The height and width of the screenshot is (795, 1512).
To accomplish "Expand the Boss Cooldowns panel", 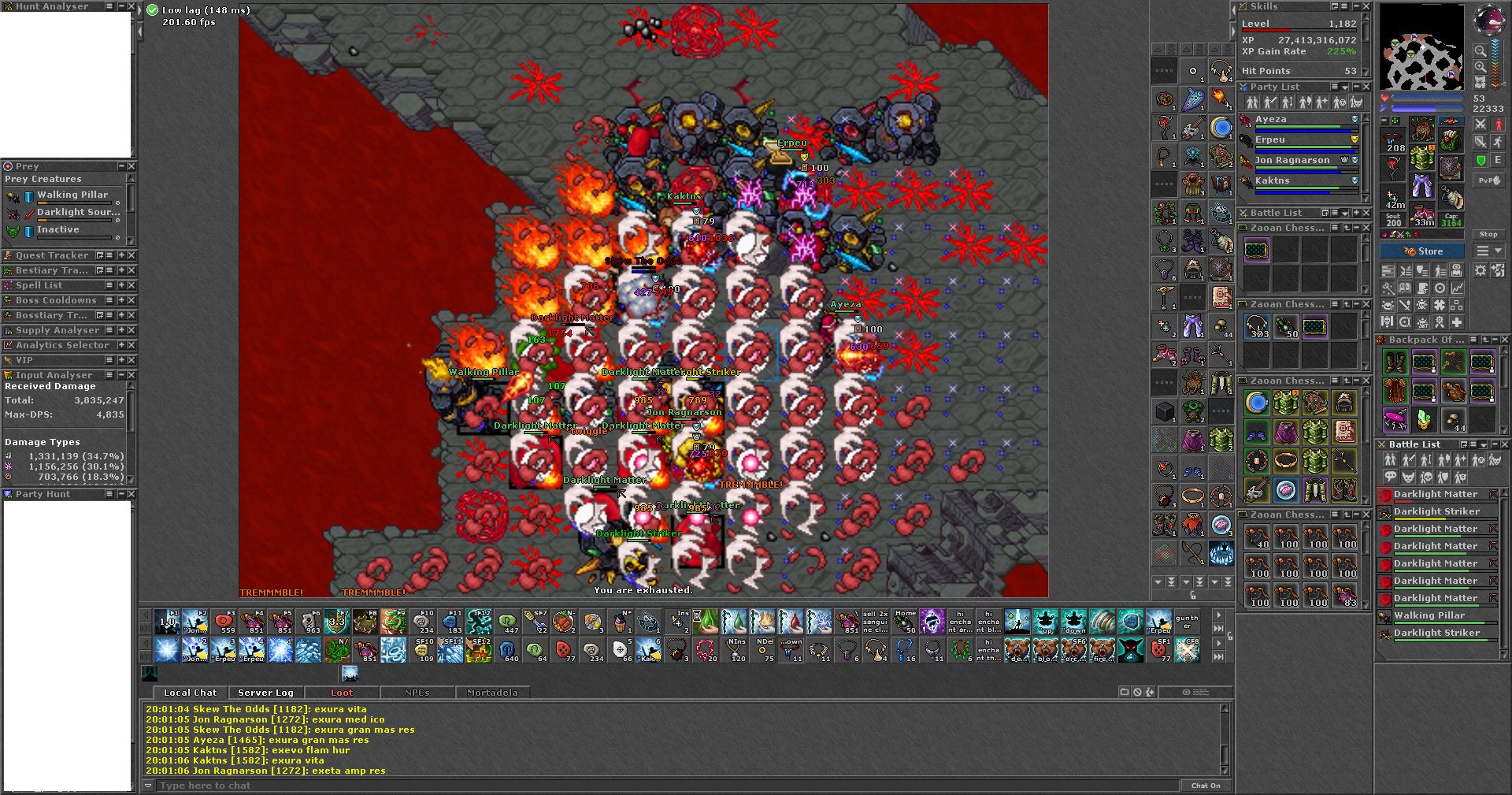I will coord(121,300).
